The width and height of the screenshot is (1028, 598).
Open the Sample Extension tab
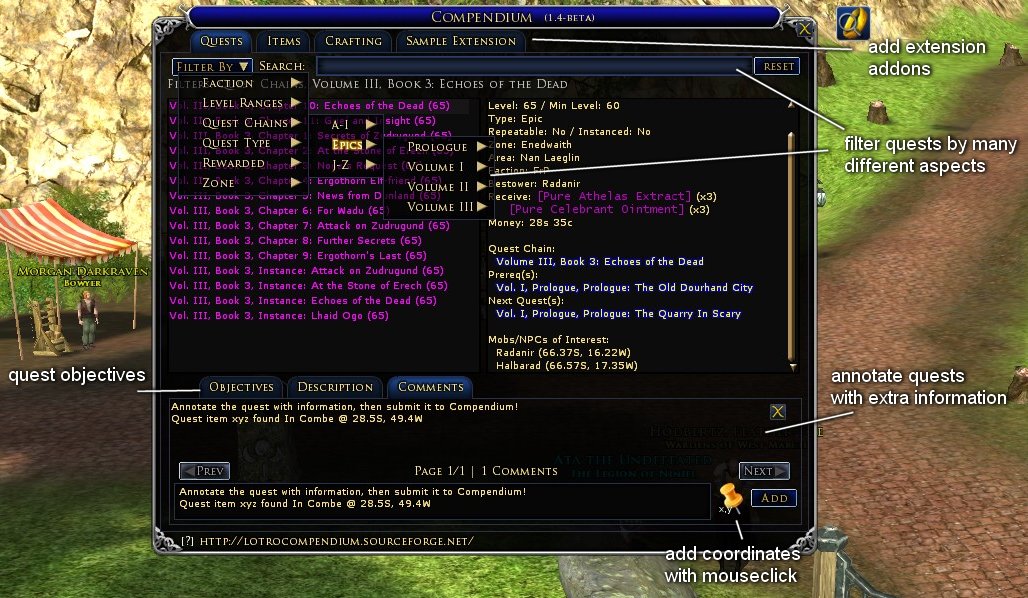tap(461, 41)
